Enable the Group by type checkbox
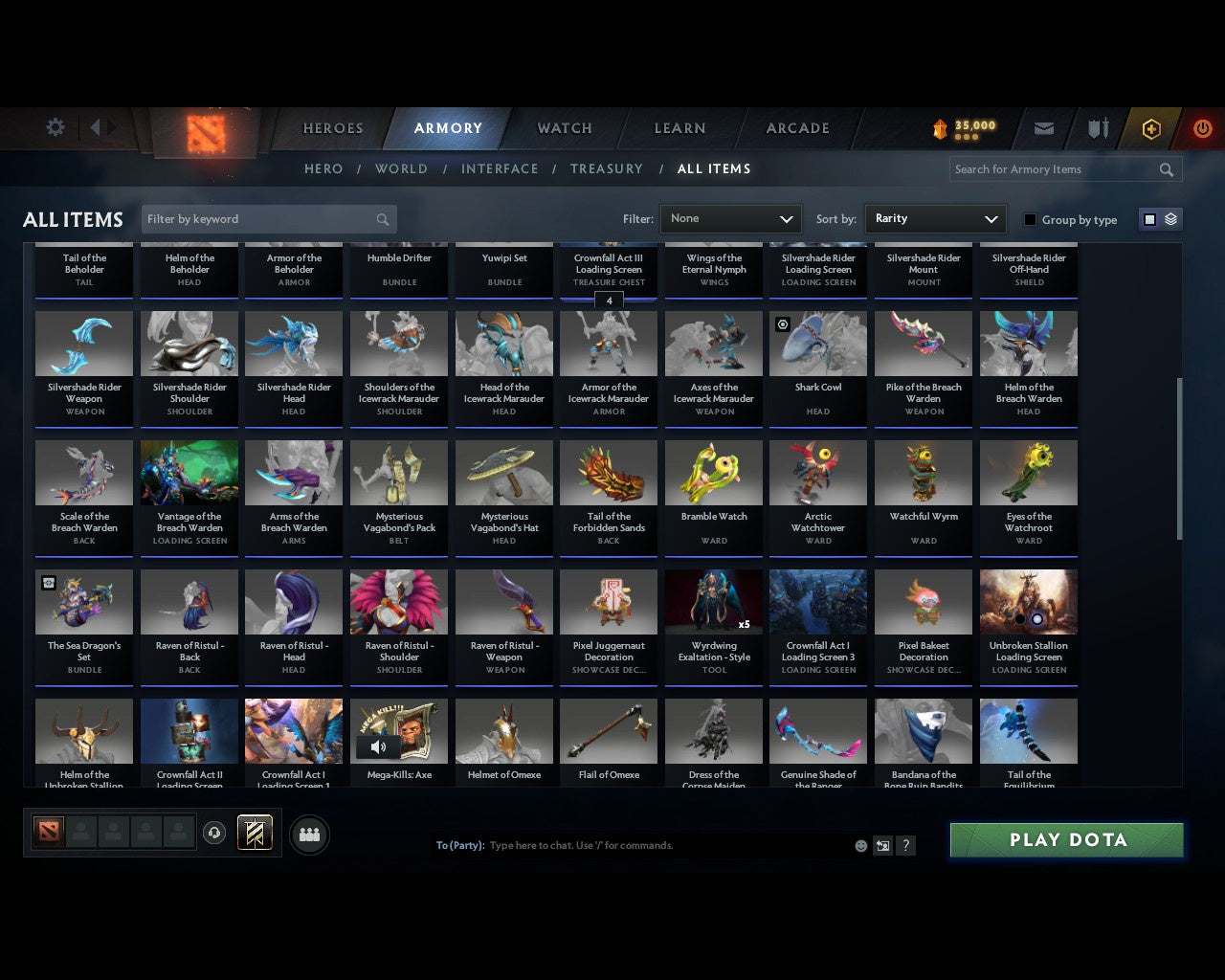This screenshot has width=1225, height=980. [x=1030, y=219]
